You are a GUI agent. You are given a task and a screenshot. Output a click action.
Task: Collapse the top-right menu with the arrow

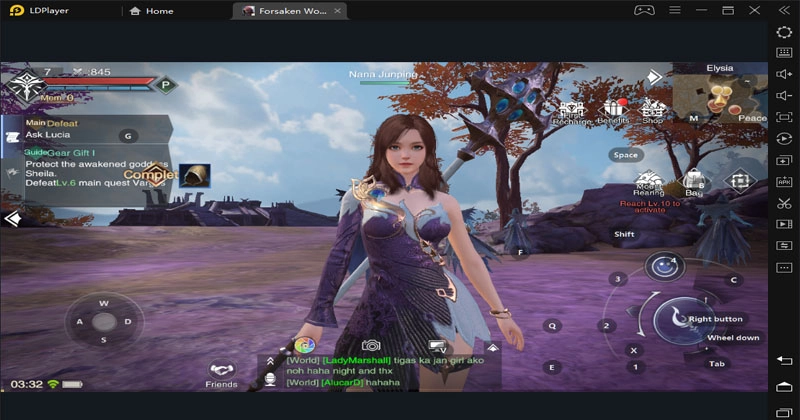tap(653, 76)
